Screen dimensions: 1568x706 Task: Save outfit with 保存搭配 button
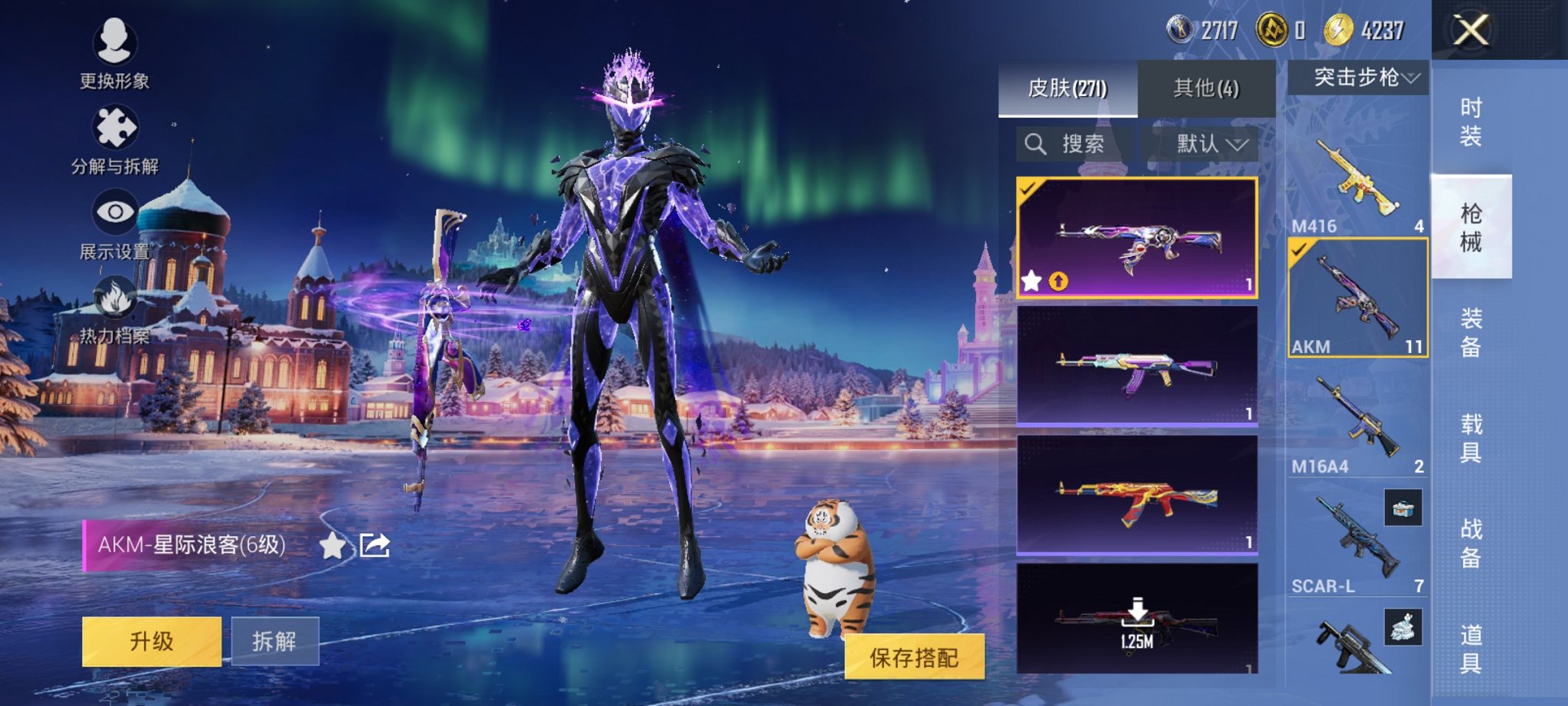[x=914, y=658]
